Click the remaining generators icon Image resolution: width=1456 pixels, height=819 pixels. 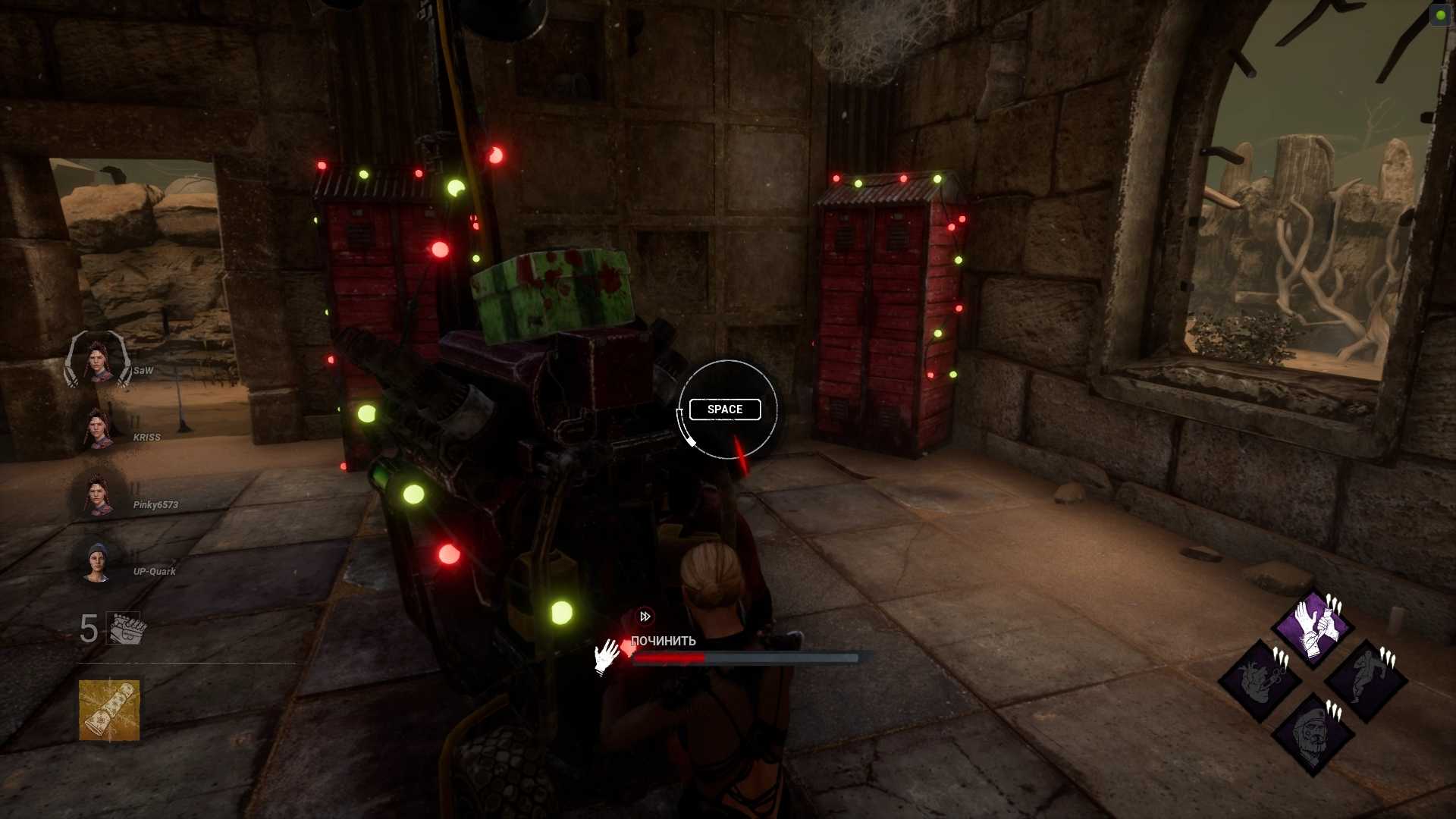point(124,628)
